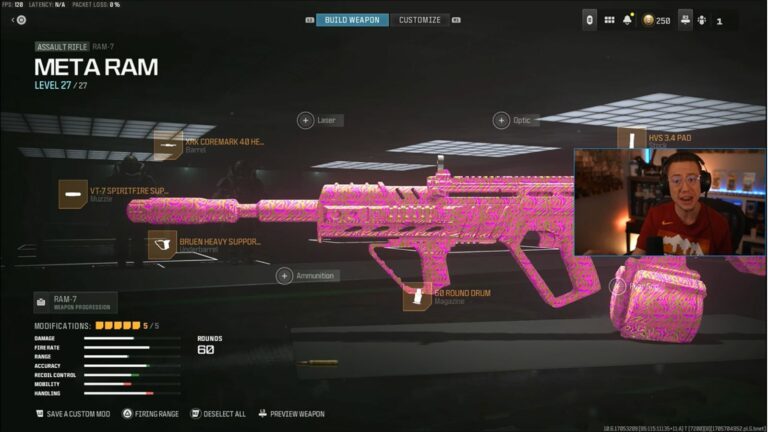Screen dimensions: 768x432
Task: Open the grid menu icon
Action: (609, 20)
